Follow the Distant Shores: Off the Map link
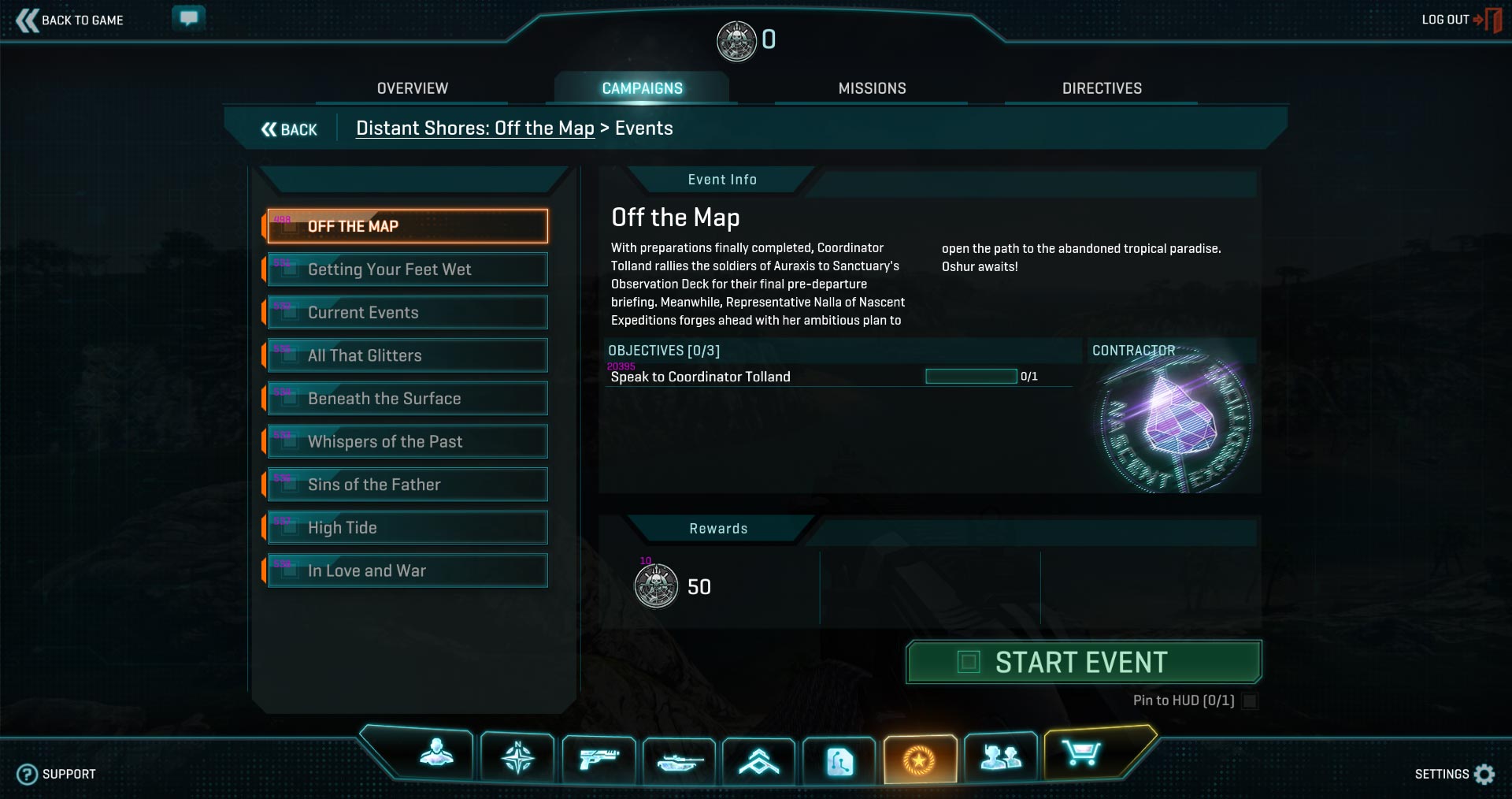1512x799 pixels. 475,128
